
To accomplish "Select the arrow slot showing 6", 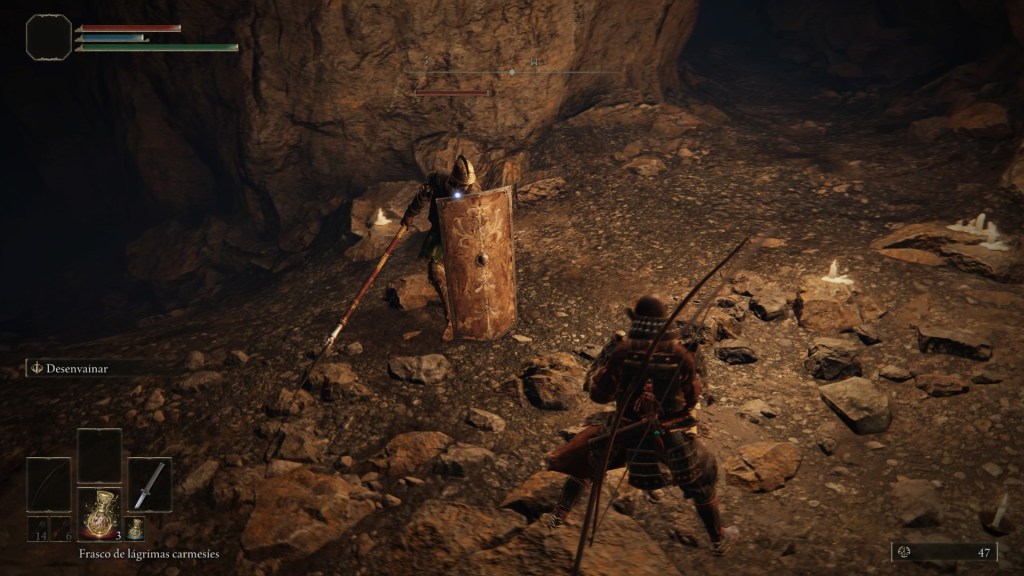I will [x=61, y=529].
